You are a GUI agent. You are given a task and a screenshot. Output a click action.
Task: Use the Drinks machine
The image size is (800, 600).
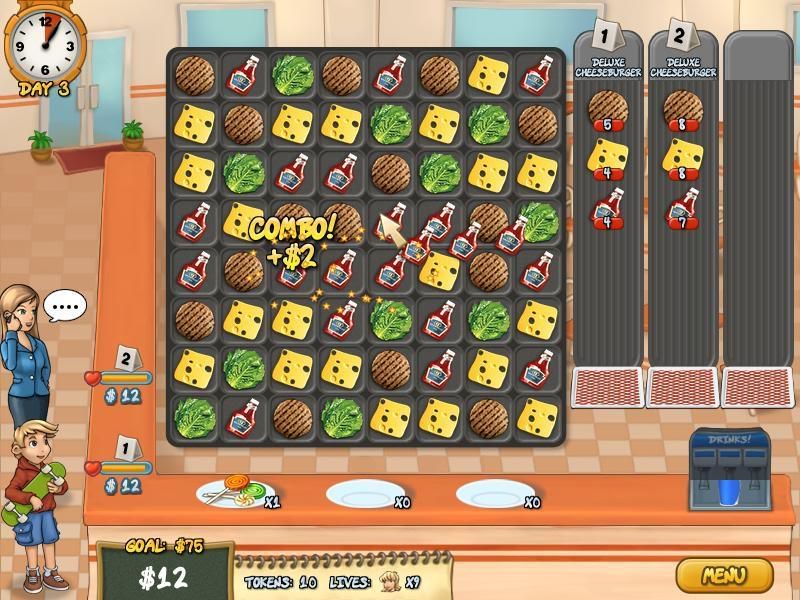click(729, 469)
